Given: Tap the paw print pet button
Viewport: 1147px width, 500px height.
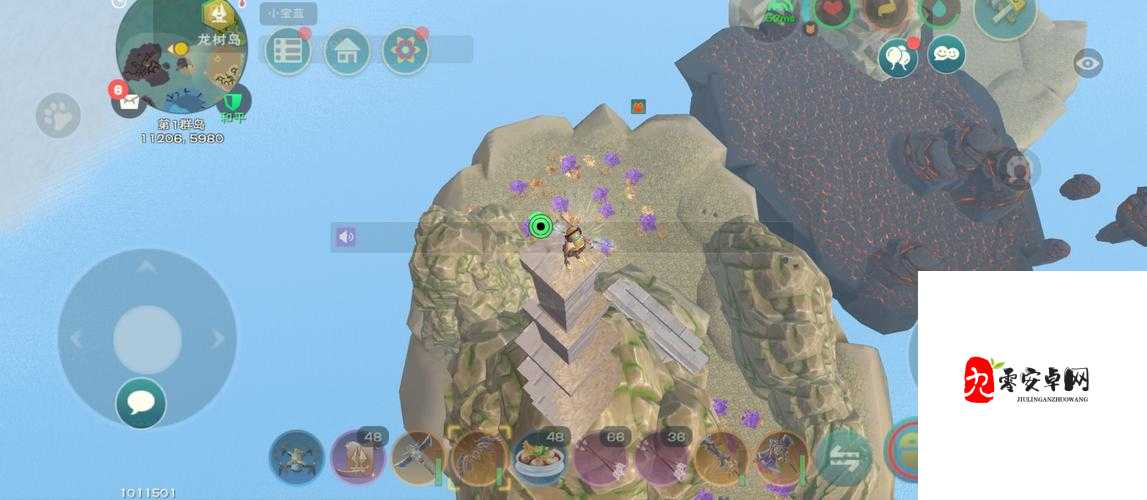Looking at the screenshot, I should click(58, 116).
